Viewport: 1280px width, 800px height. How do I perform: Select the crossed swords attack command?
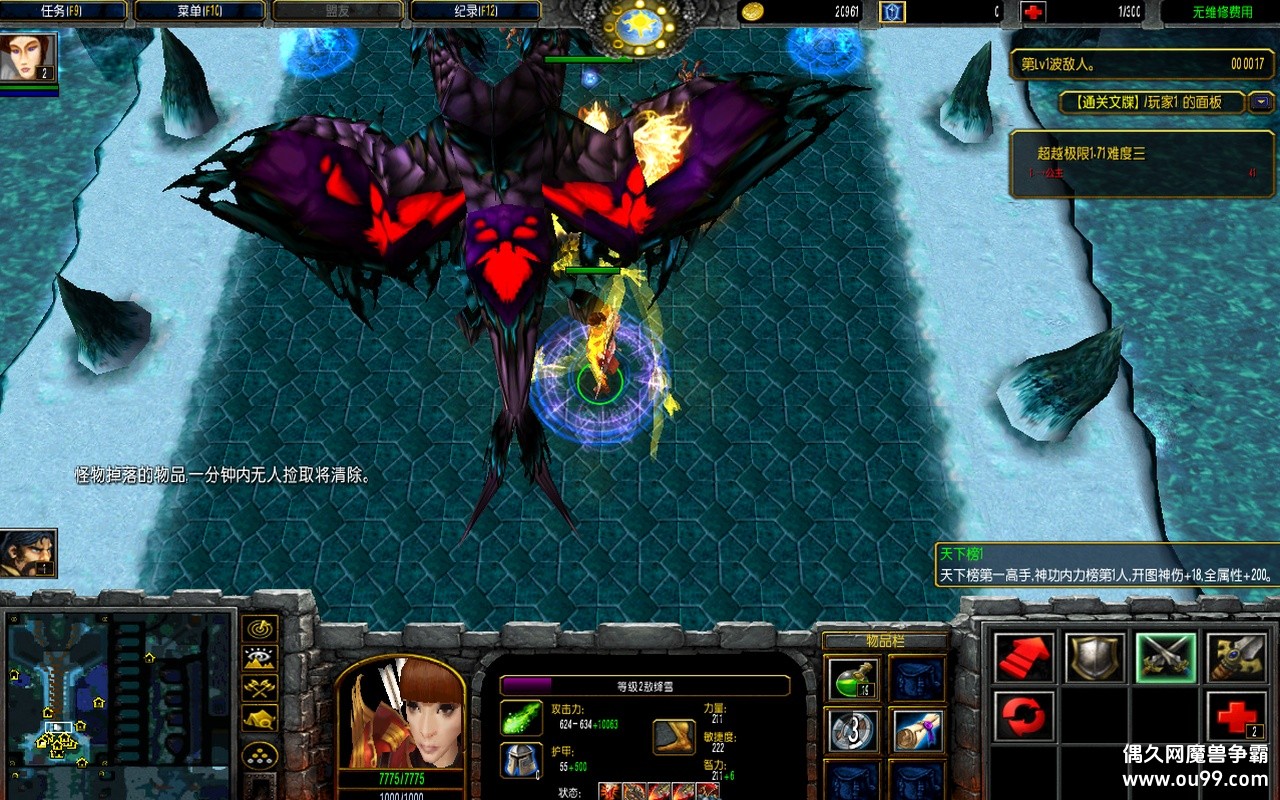tap(1166, 658)
